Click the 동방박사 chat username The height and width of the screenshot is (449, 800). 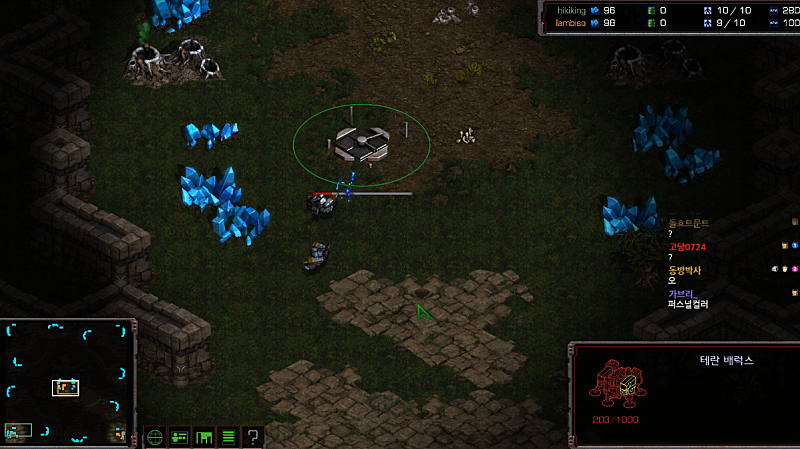point(685,270)
